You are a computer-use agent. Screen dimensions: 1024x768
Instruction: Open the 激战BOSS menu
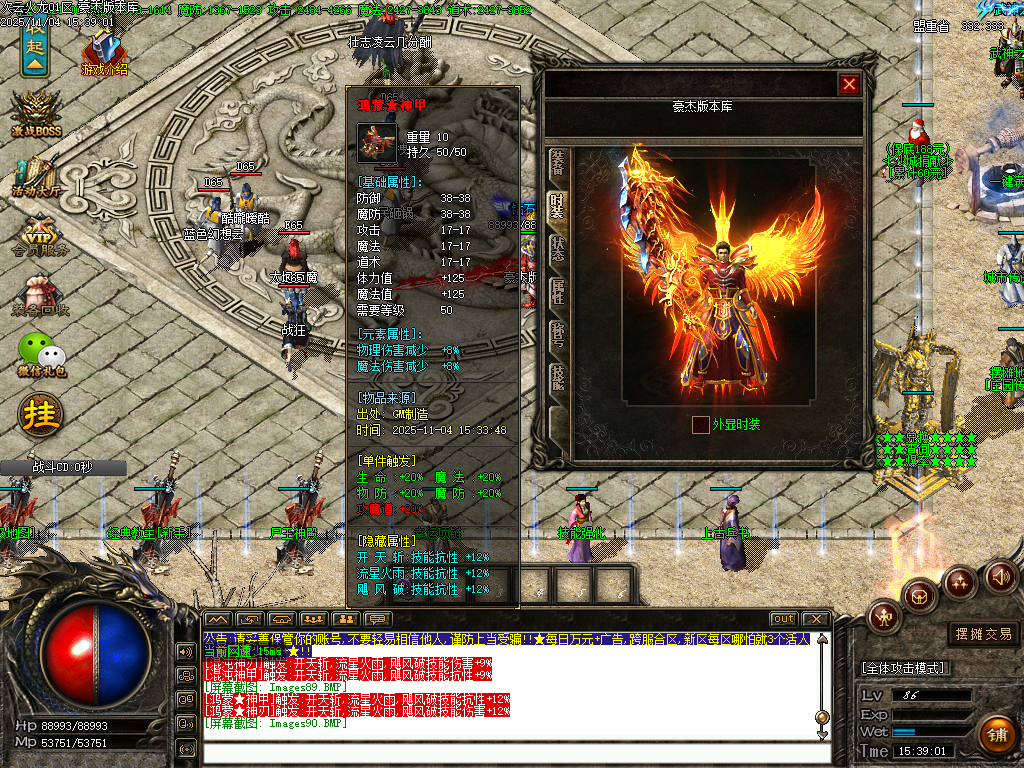(x=37, y=115)
